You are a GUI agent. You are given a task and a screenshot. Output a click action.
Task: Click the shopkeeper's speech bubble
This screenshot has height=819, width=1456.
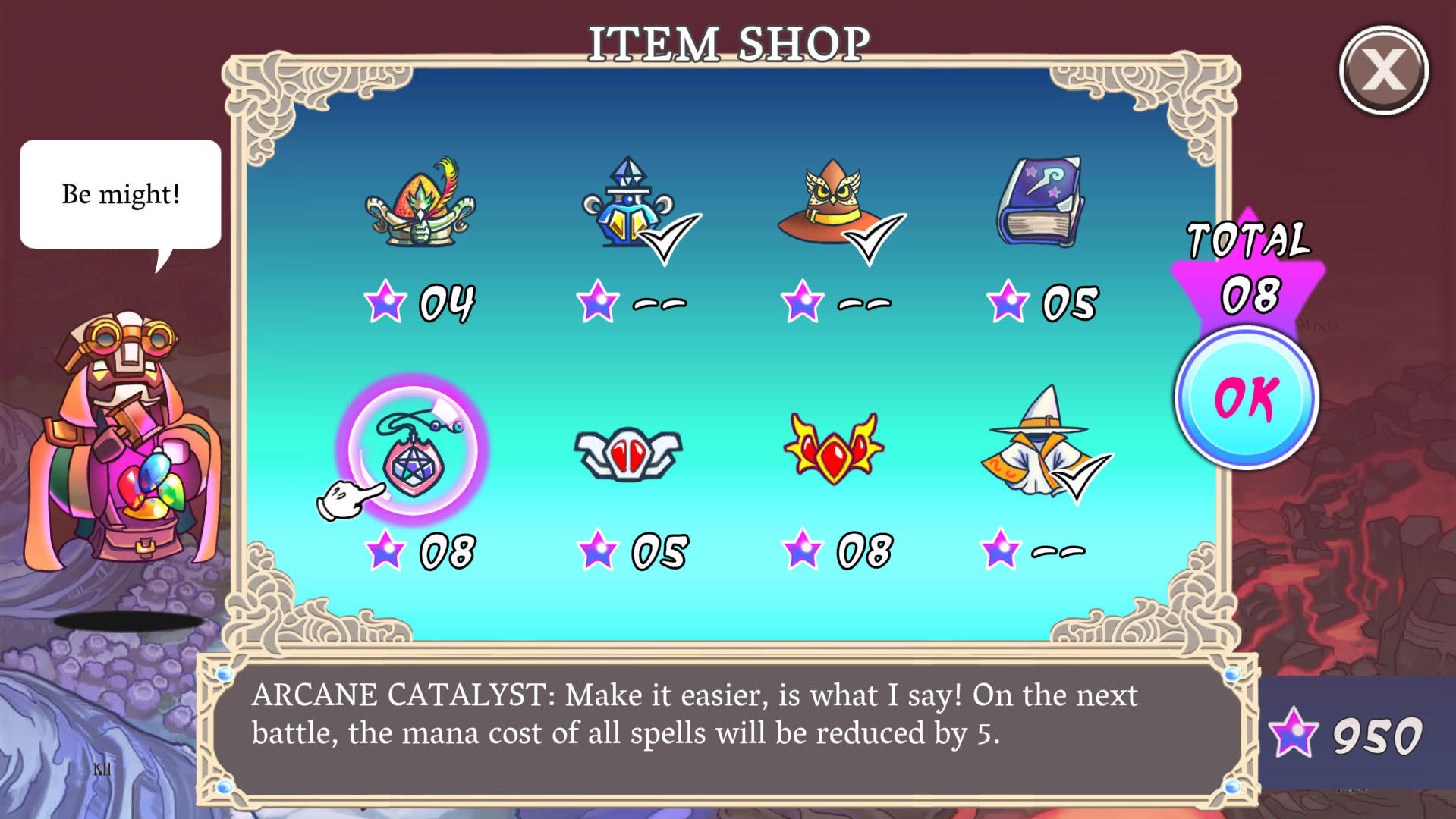[120, 193]
